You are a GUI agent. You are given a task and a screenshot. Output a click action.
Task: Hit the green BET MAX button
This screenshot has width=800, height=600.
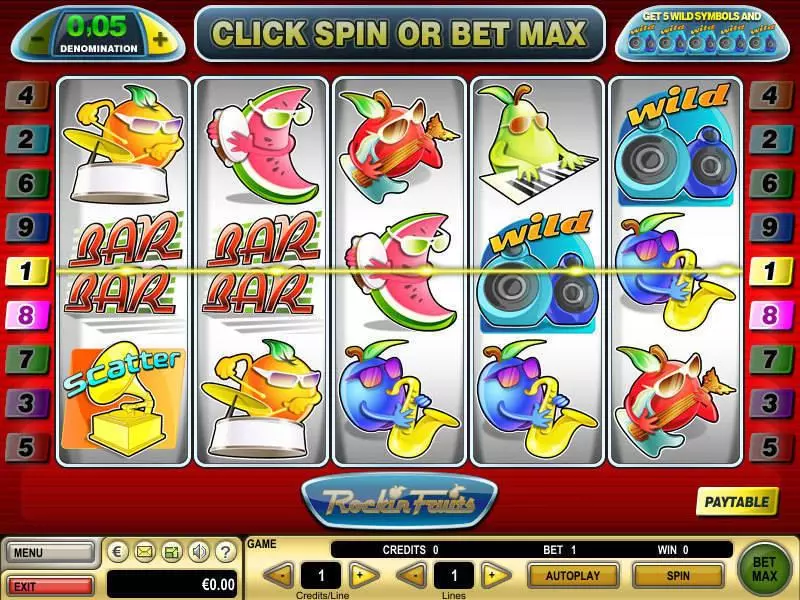tap(764, 567)
